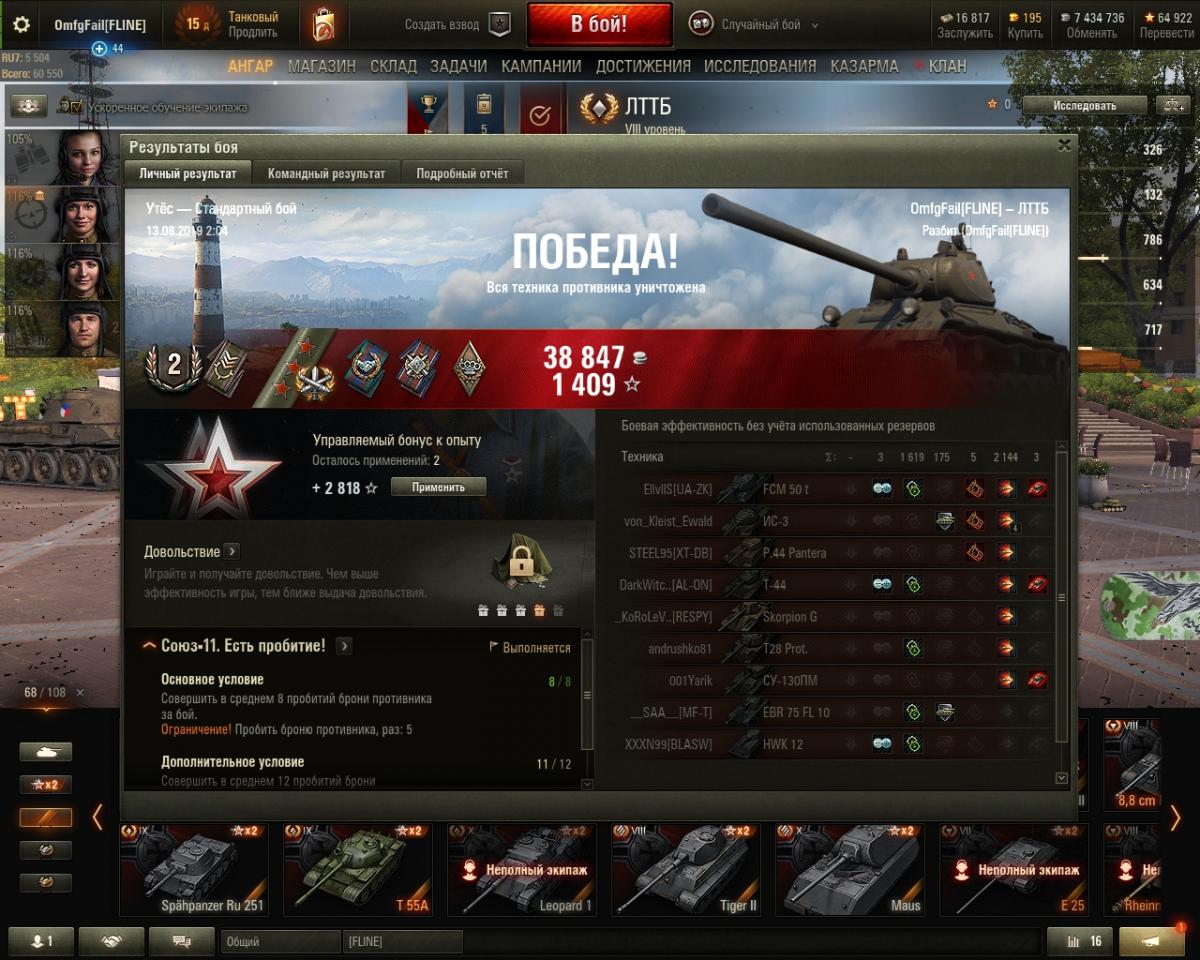Viewport: 1200px width, 960px height.
Task: Toggle the accelerated crew training checkbox
Action: [77, 106]
